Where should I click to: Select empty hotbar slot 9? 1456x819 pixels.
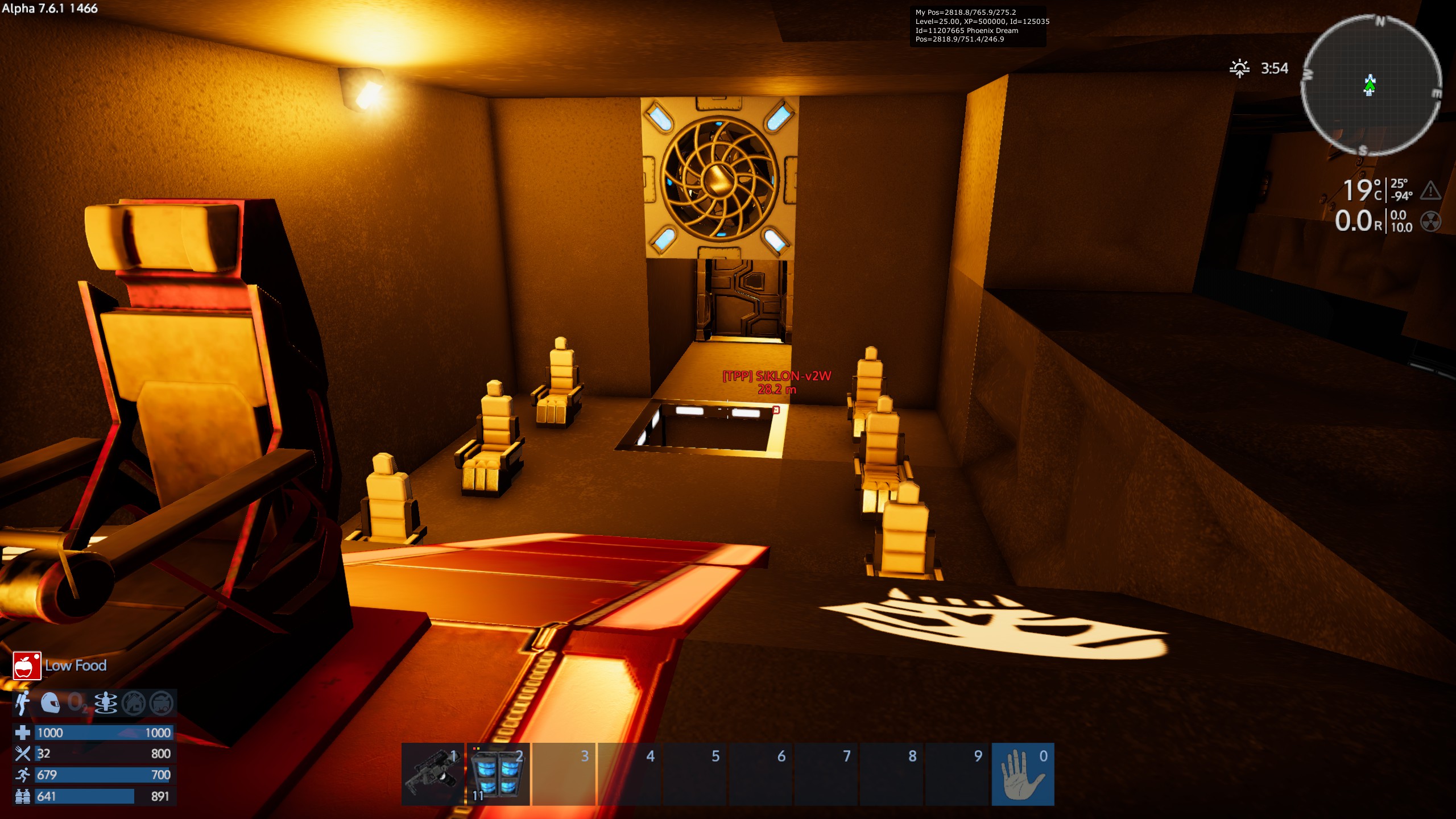pyautogui.click(x=957, y=774)
